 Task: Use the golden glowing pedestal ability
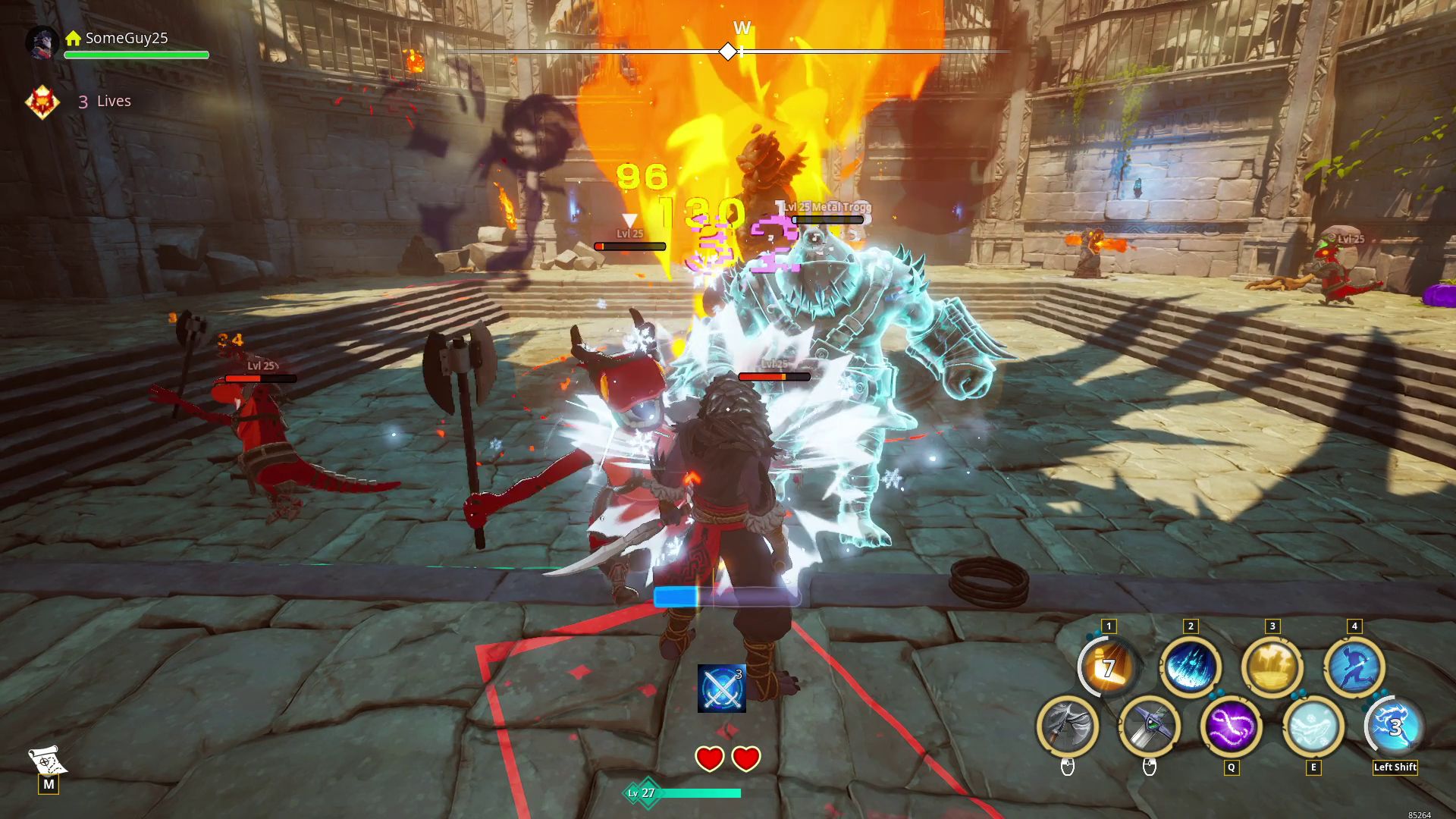point(1272,667)
